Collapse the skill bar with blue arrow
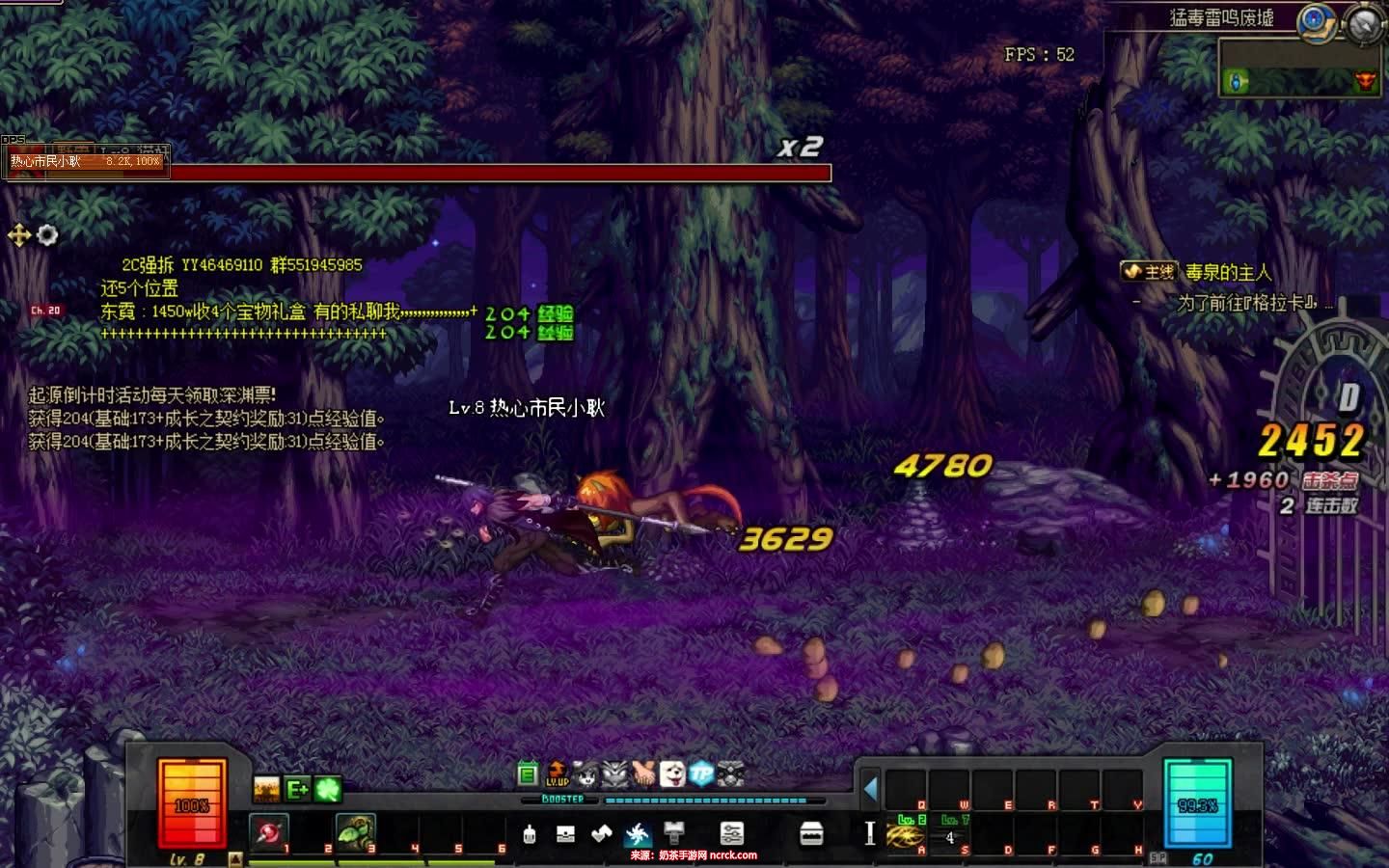Viewport: 1389px width, 868px height. pos(870,790)
